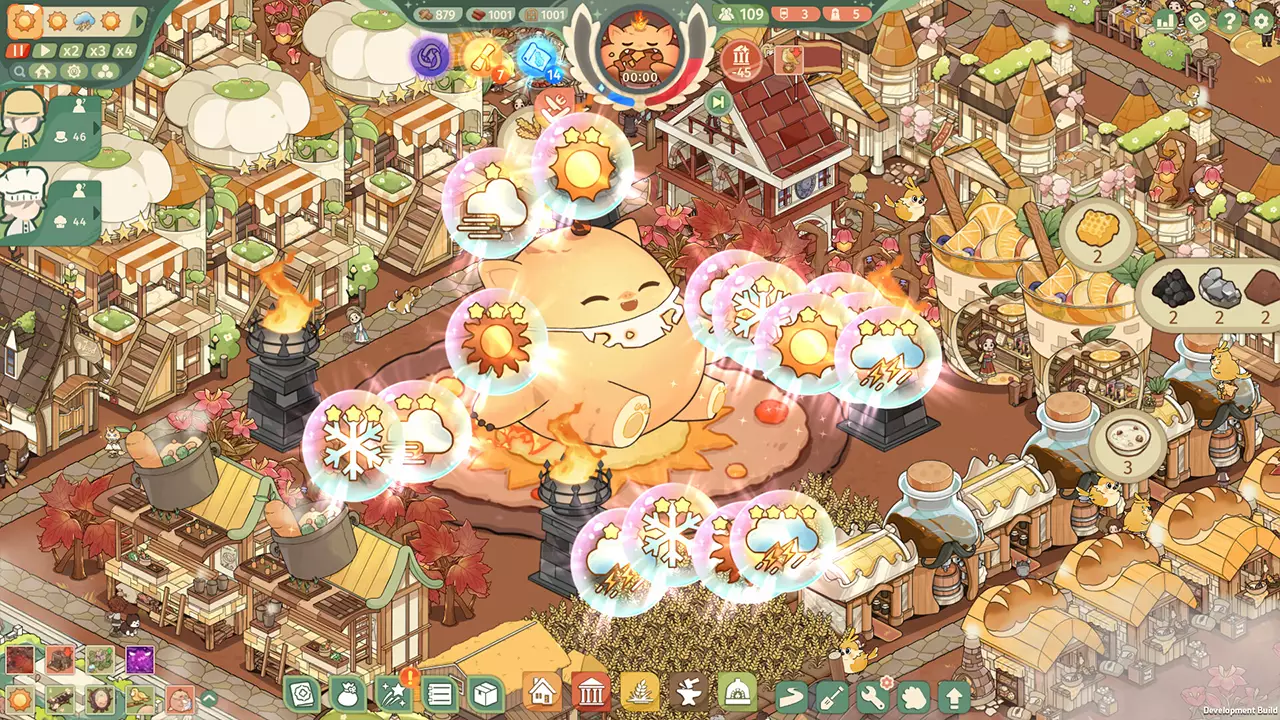The image size is (1280, 720).
Task: Open the storage box panel
Action: pyautogui.click(x=485, y=693)
